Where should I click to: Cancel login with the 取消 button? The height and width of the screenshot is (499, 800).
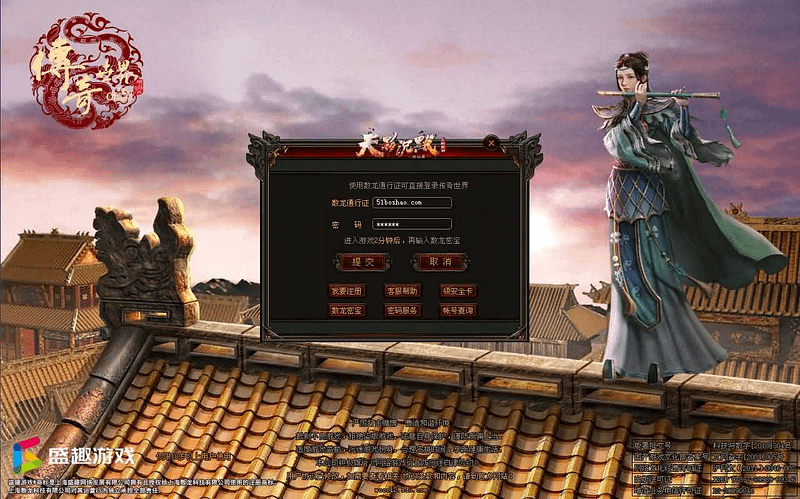point(441,262)
